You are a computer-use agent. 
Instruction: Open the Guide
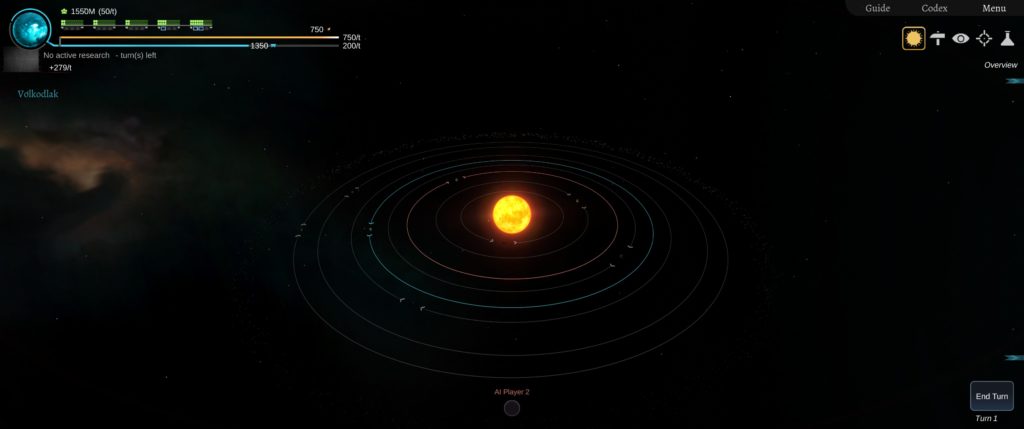click(877, 8)
